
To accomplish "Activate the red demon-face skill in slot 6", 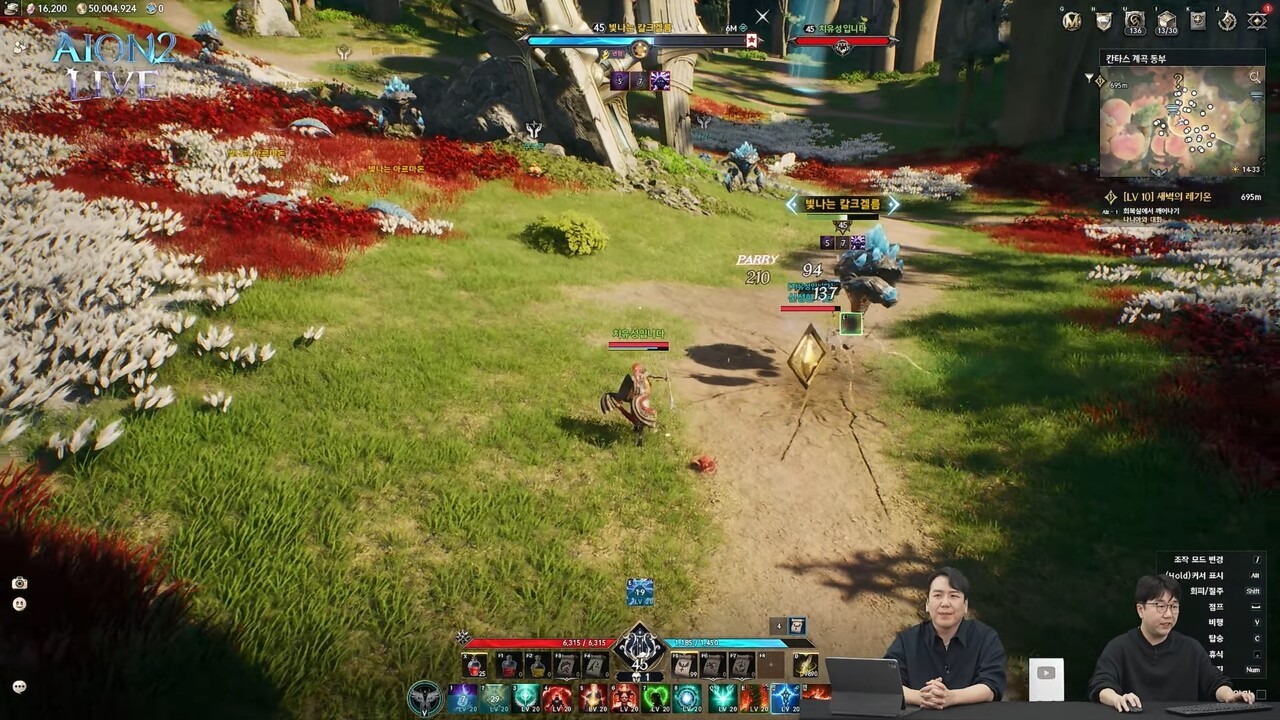I will pos(624,696).
